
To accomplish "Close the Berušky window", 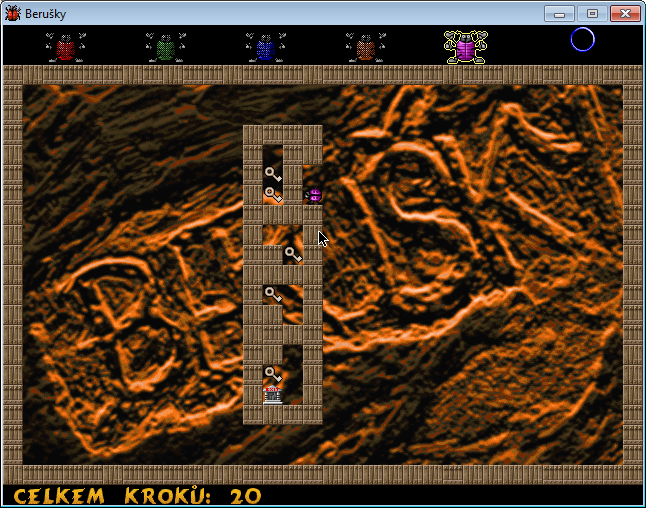I will click(625, 13).
